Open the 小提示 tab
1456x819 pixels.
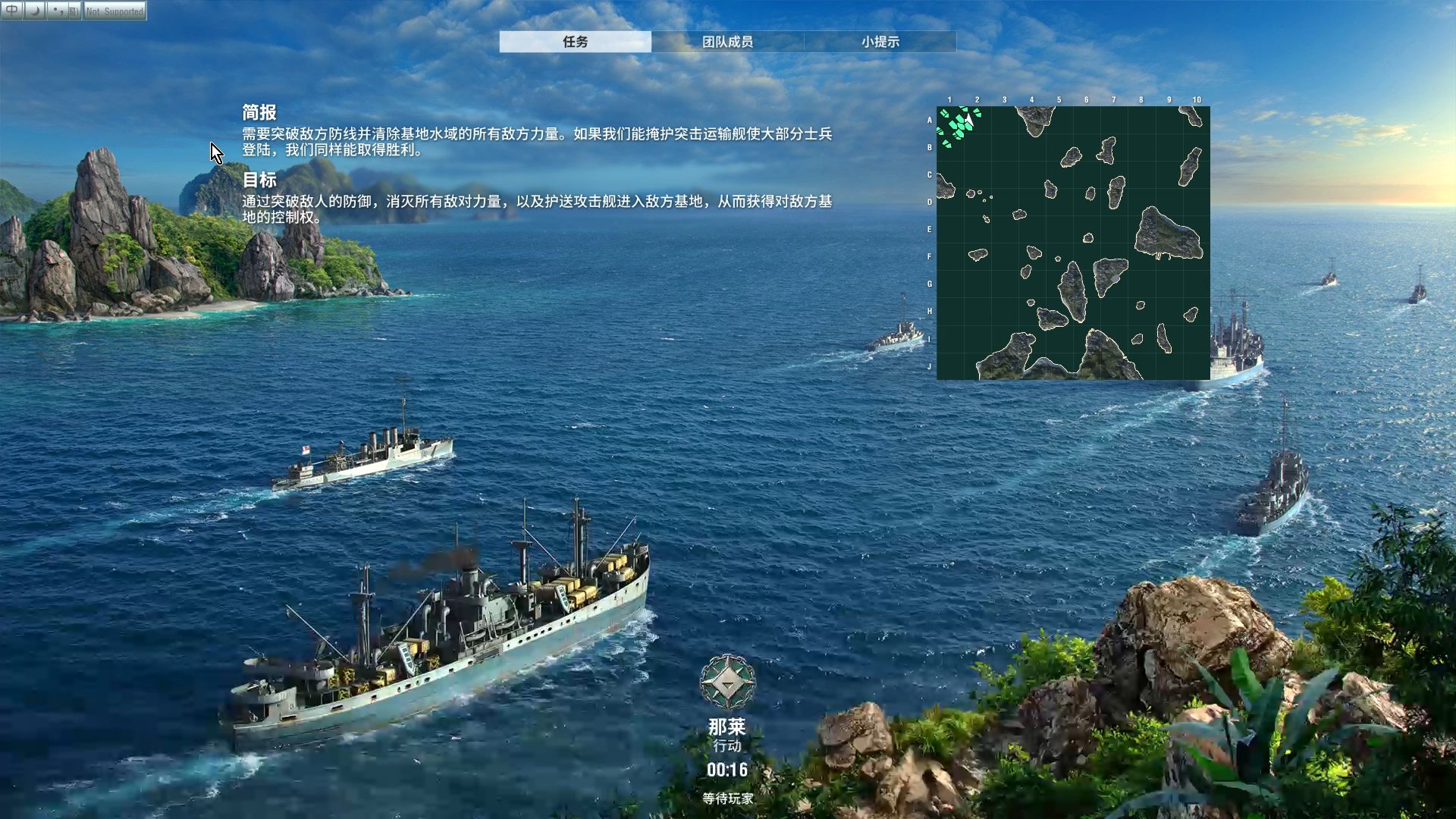[880, 42]
